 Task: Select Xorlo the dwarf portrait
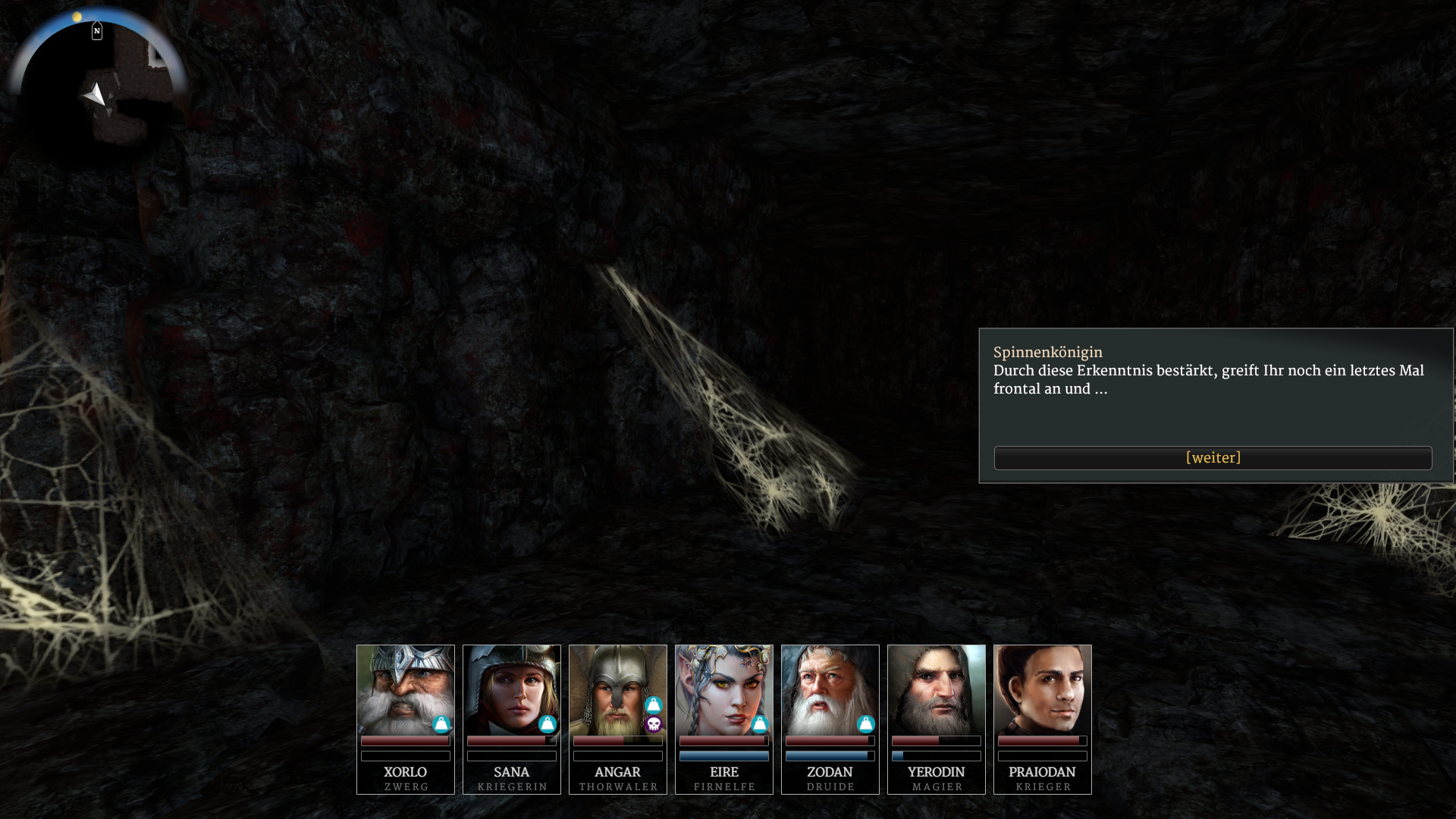pyautogui.click(x=405, y=690)
